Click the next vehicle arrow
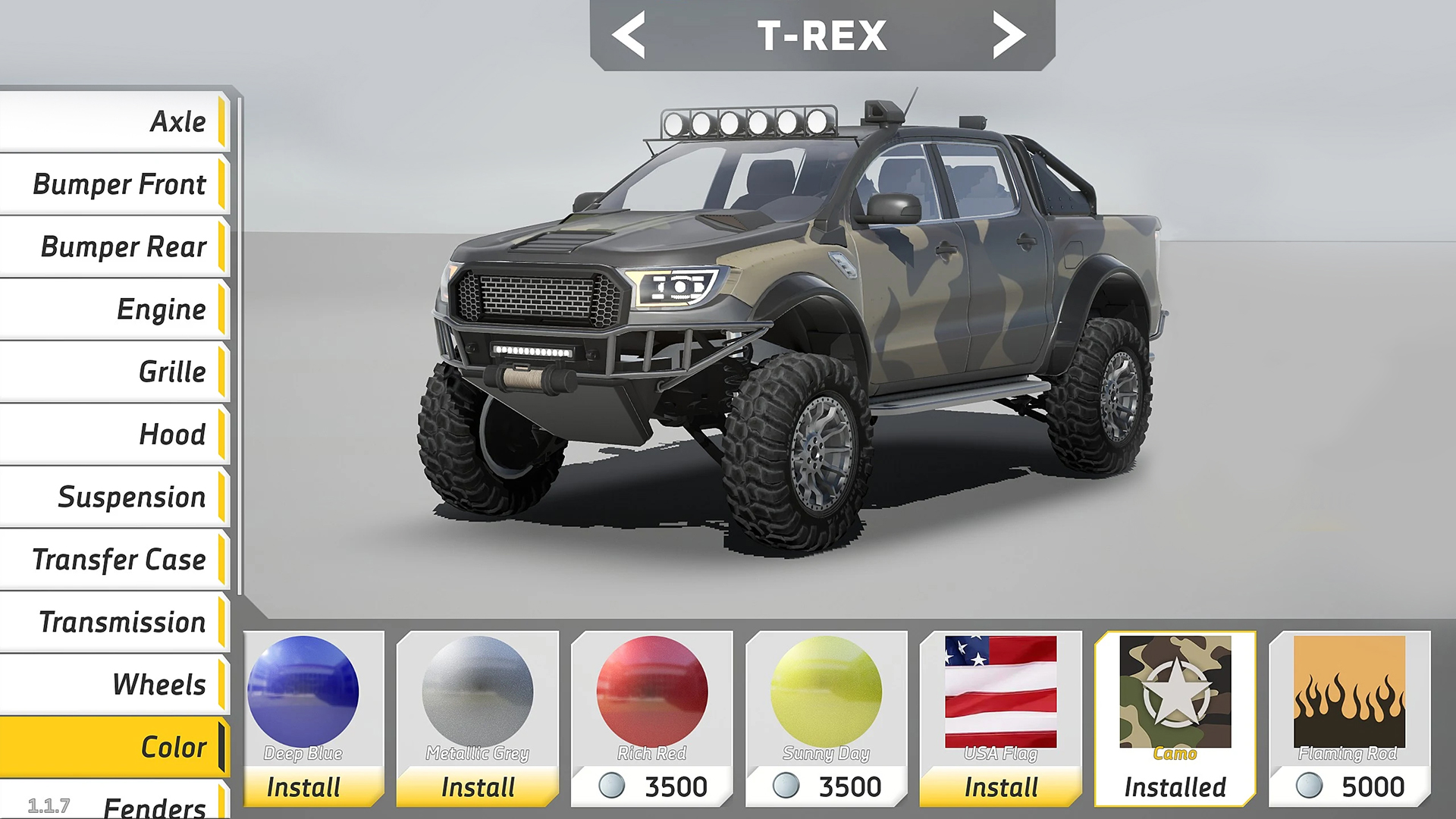The height and width of the screenshot is (819, 1456). click(1009, 34)
